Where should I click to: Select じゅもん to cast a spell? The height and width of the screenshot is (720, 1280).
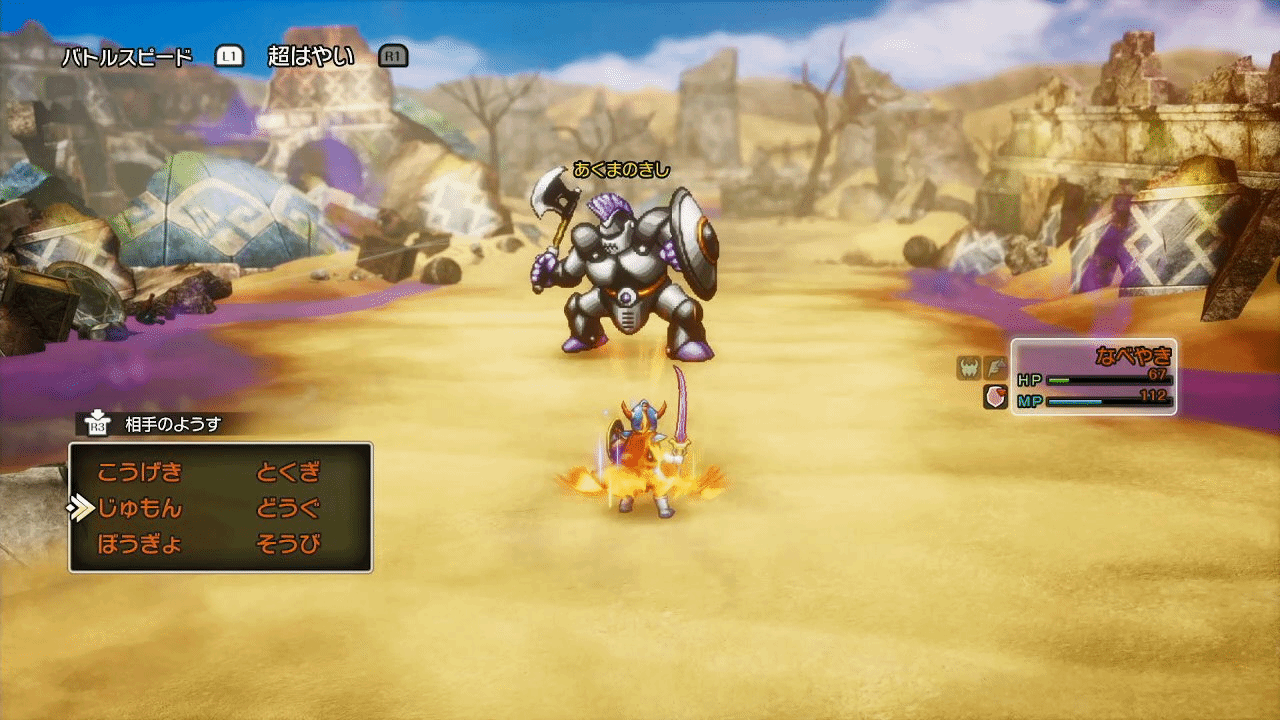coord(140,509)
